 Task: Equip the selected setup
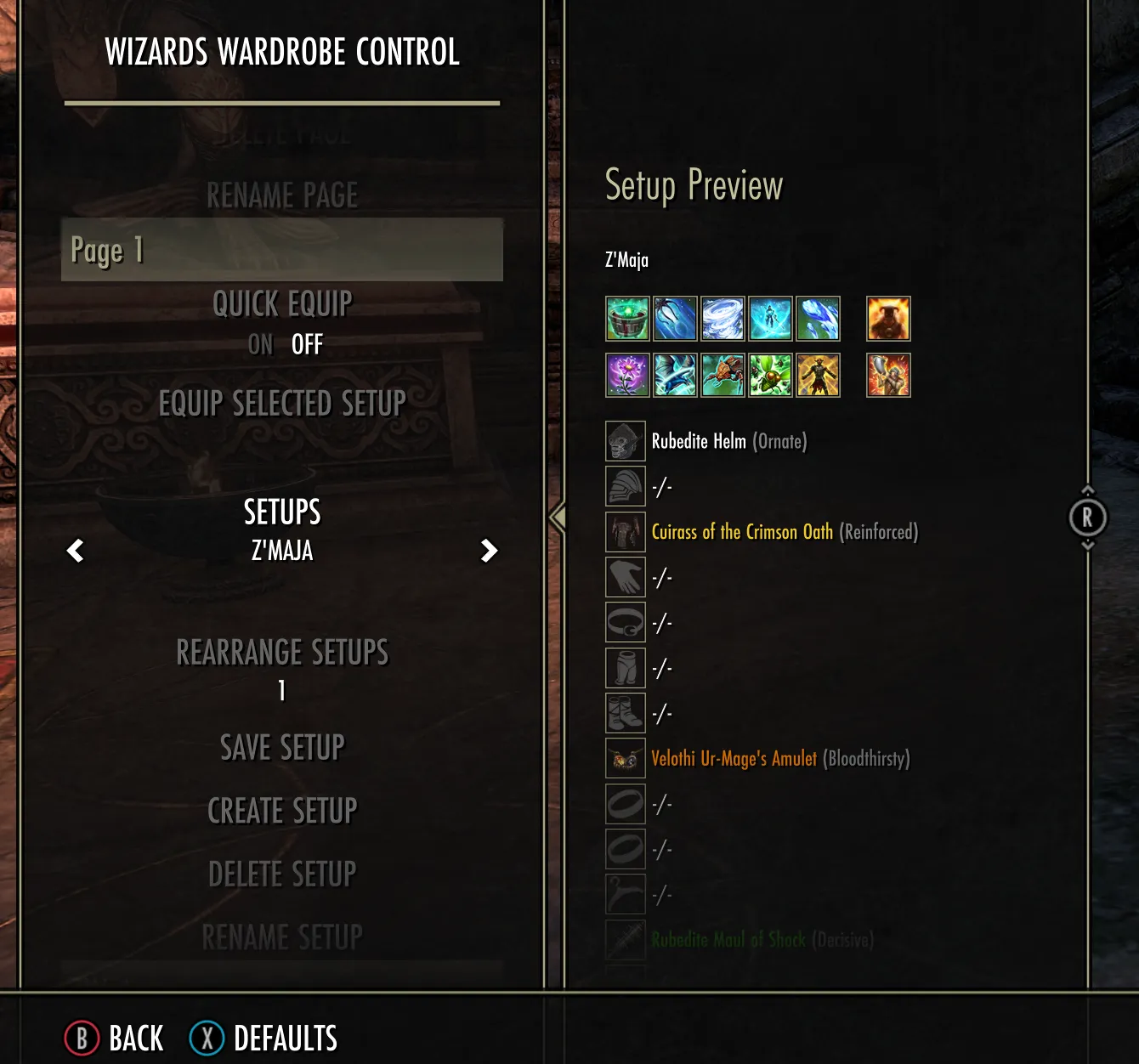pos(282,403)
